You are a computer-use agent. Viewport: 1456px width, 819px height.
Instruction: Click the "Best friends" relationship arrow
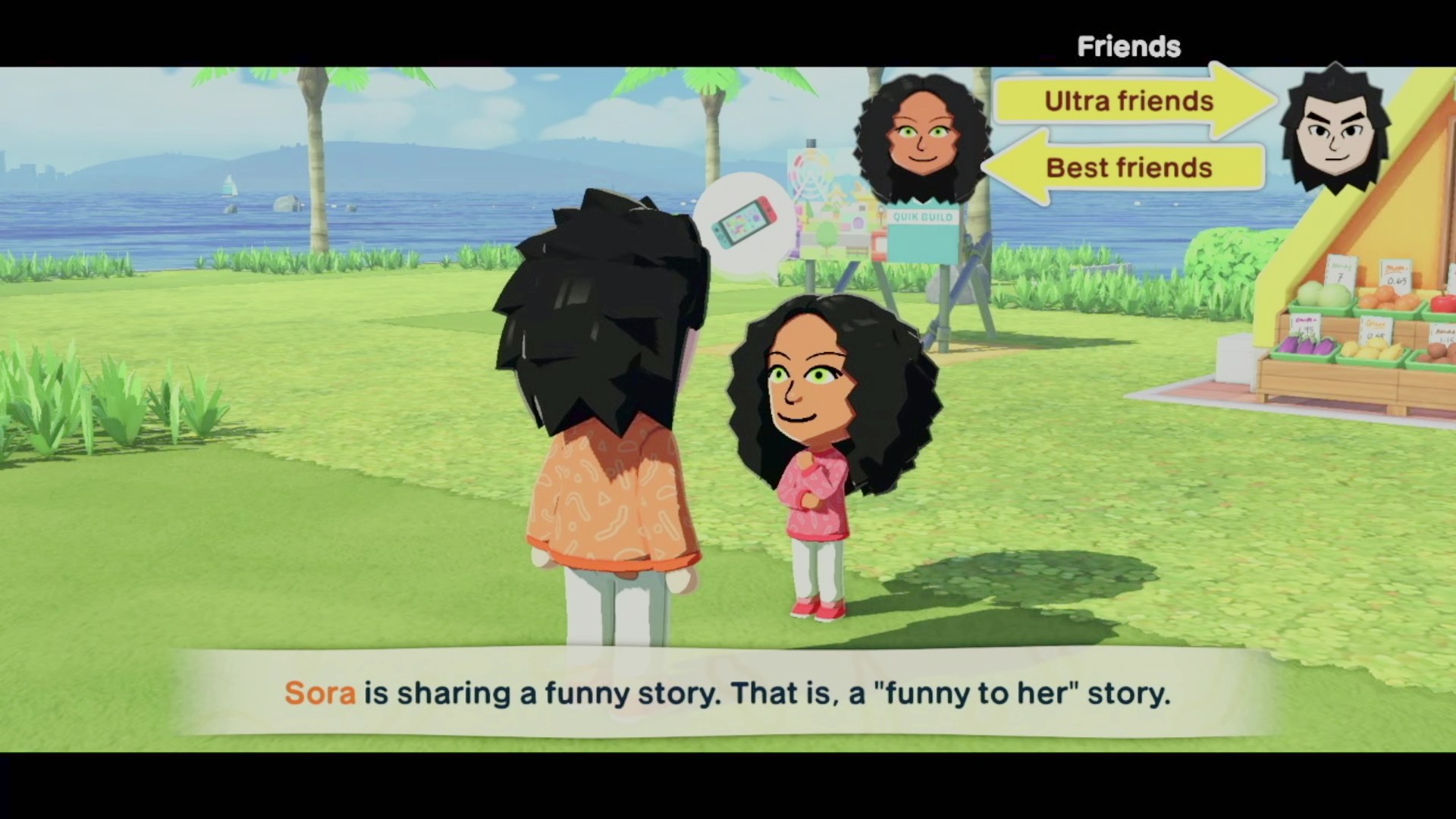pos(1128,168)
